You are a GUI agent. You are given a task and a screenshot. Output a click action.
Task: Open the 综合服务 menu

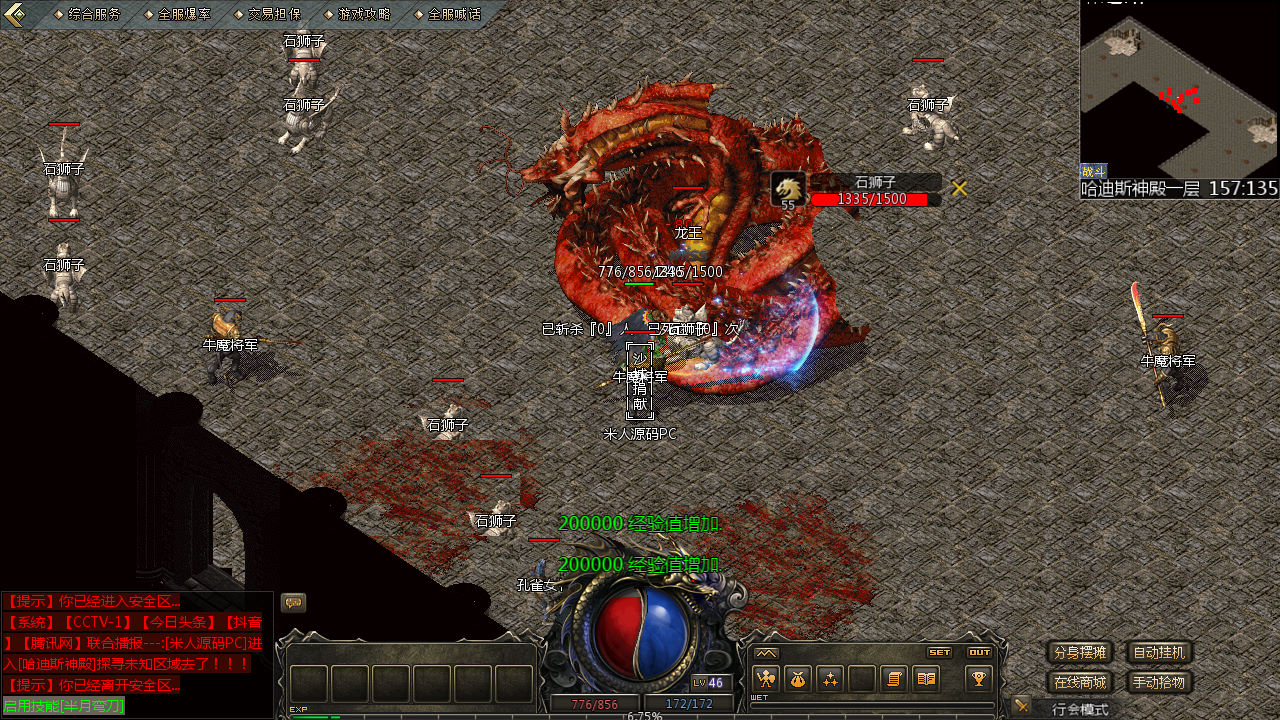[x=94, y=14]
